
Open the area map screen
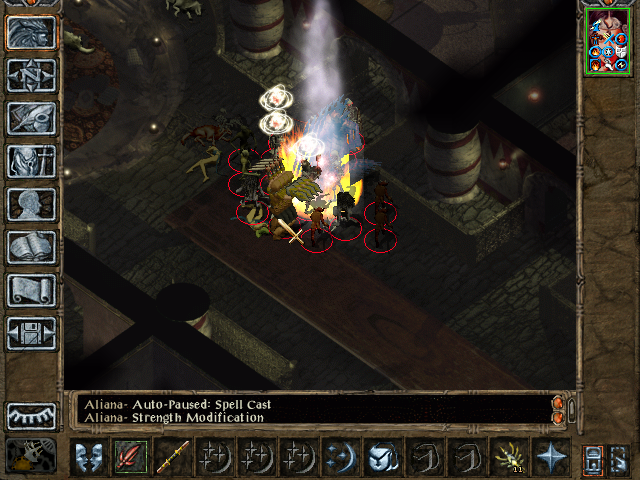point(31,75)
